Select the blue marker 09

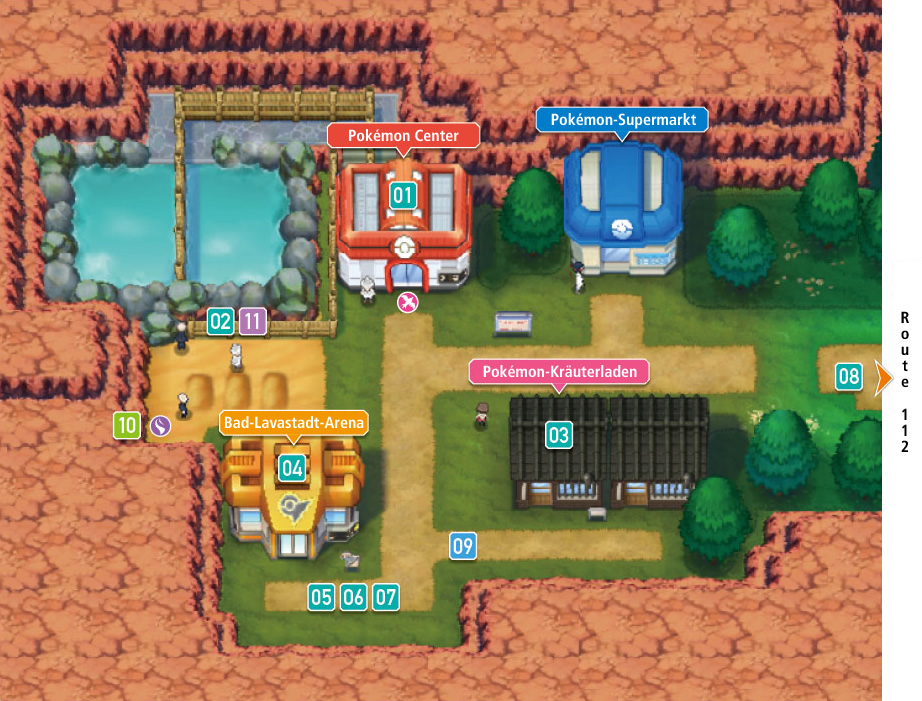tap(462, 546)
